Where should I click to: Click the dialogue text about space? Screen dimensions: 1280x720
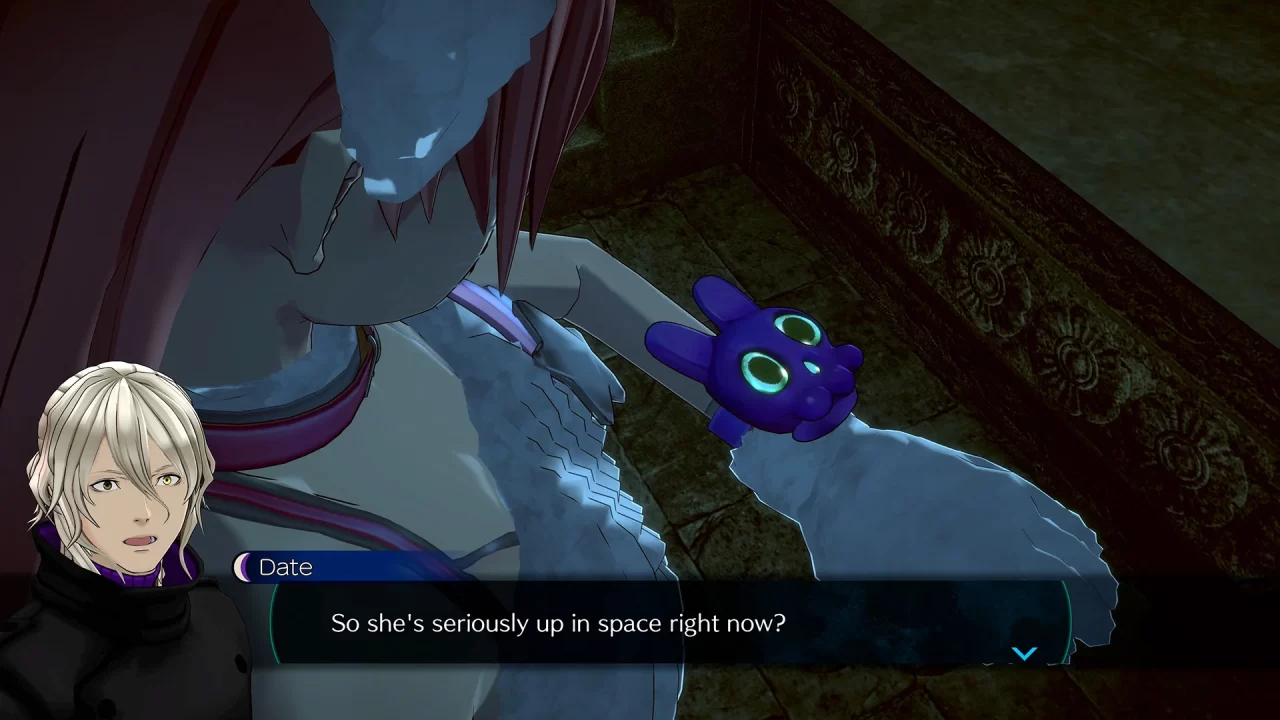point(556,622)
